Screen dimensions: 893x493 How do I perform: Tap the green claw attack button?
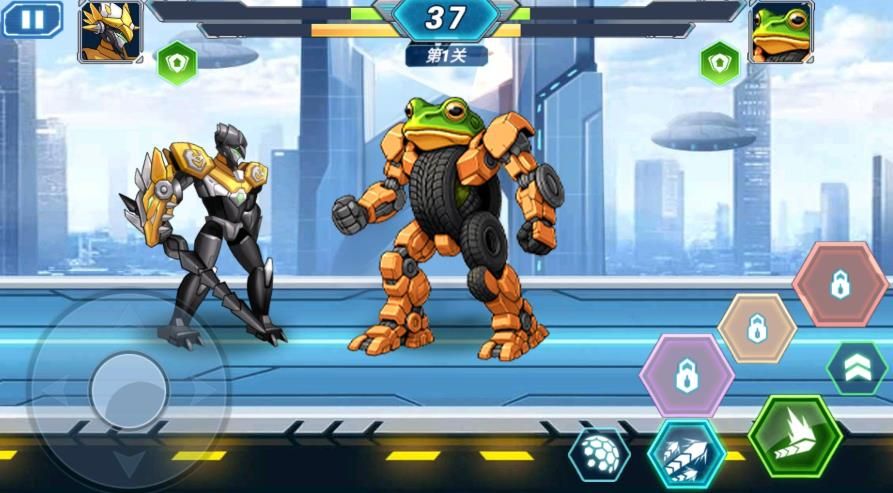click(795, 436)
